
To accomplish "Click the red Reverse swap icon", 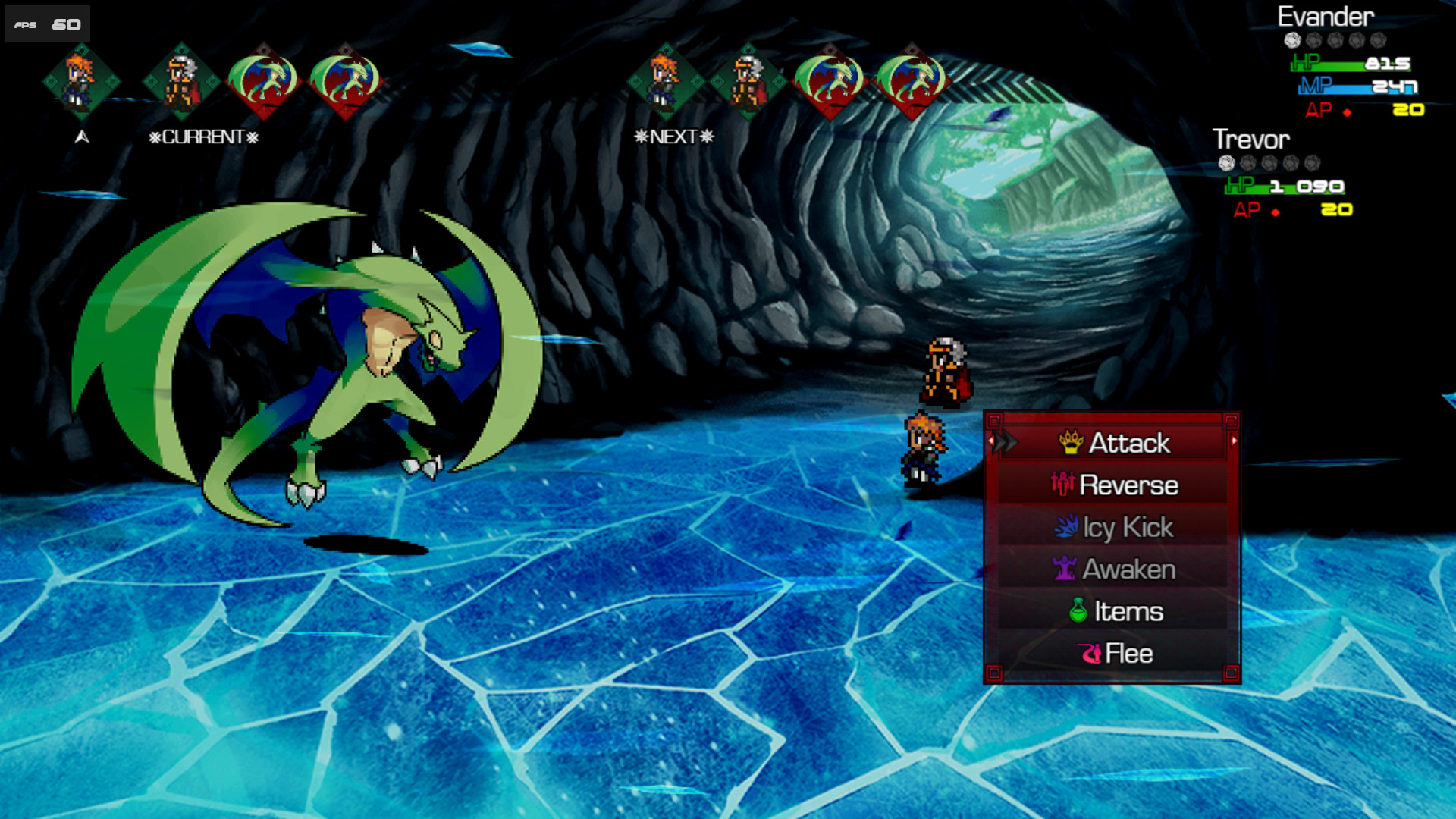I will point(1063,485).
